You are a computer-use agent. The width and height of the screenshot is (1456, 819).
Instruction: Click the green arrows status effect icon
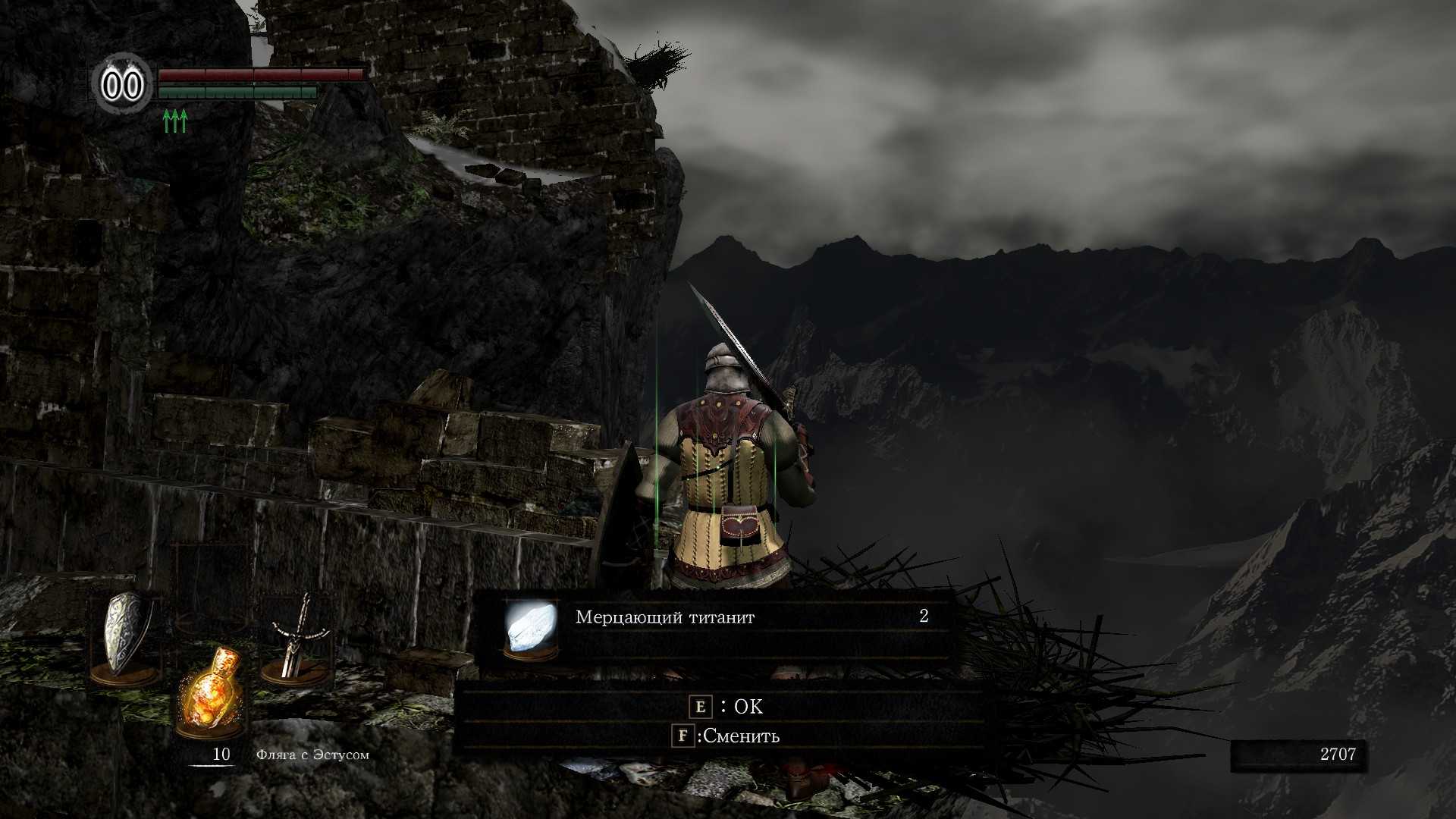point(175,121)
